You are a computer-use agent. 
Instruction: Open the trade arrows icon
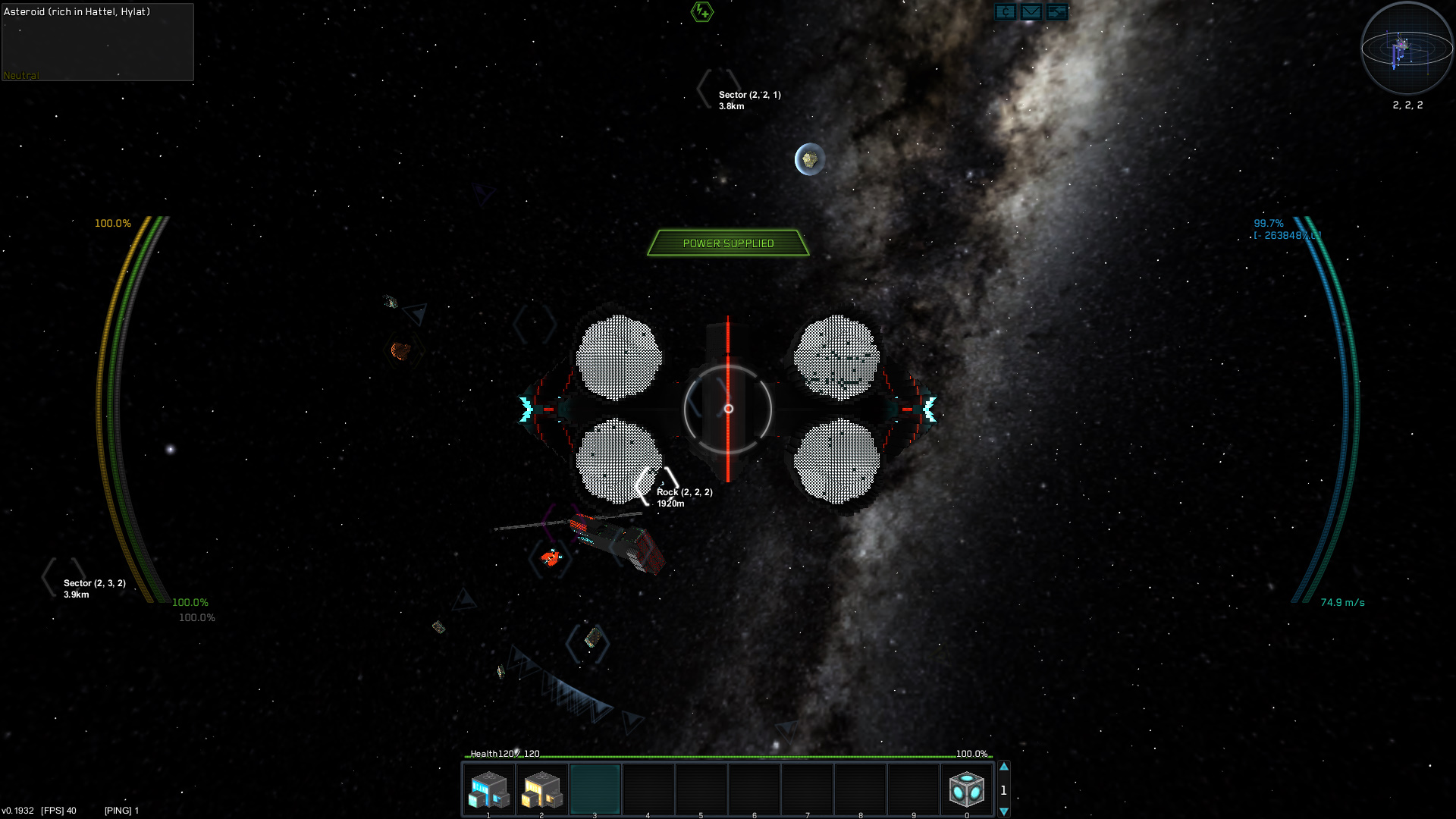(x=1056, y=12)
